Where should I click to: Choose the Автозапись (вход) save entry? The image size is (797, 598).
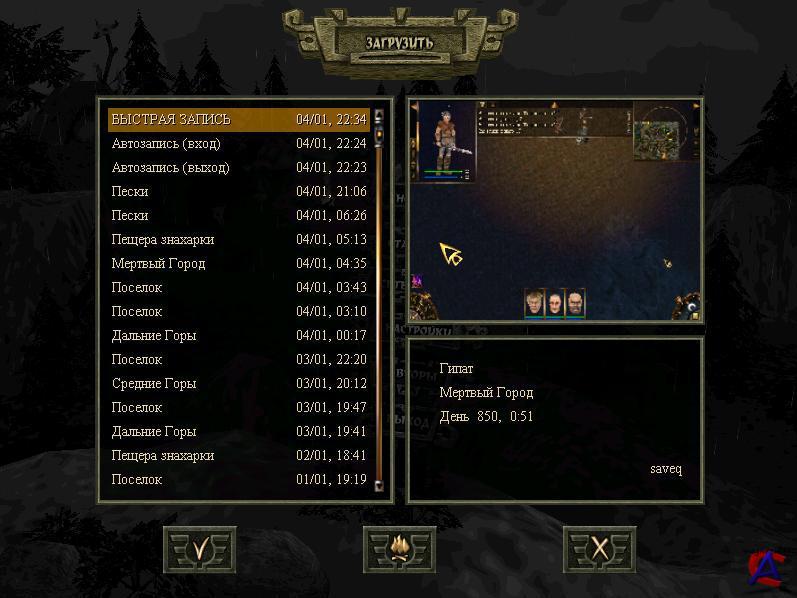tap(238, 144)
